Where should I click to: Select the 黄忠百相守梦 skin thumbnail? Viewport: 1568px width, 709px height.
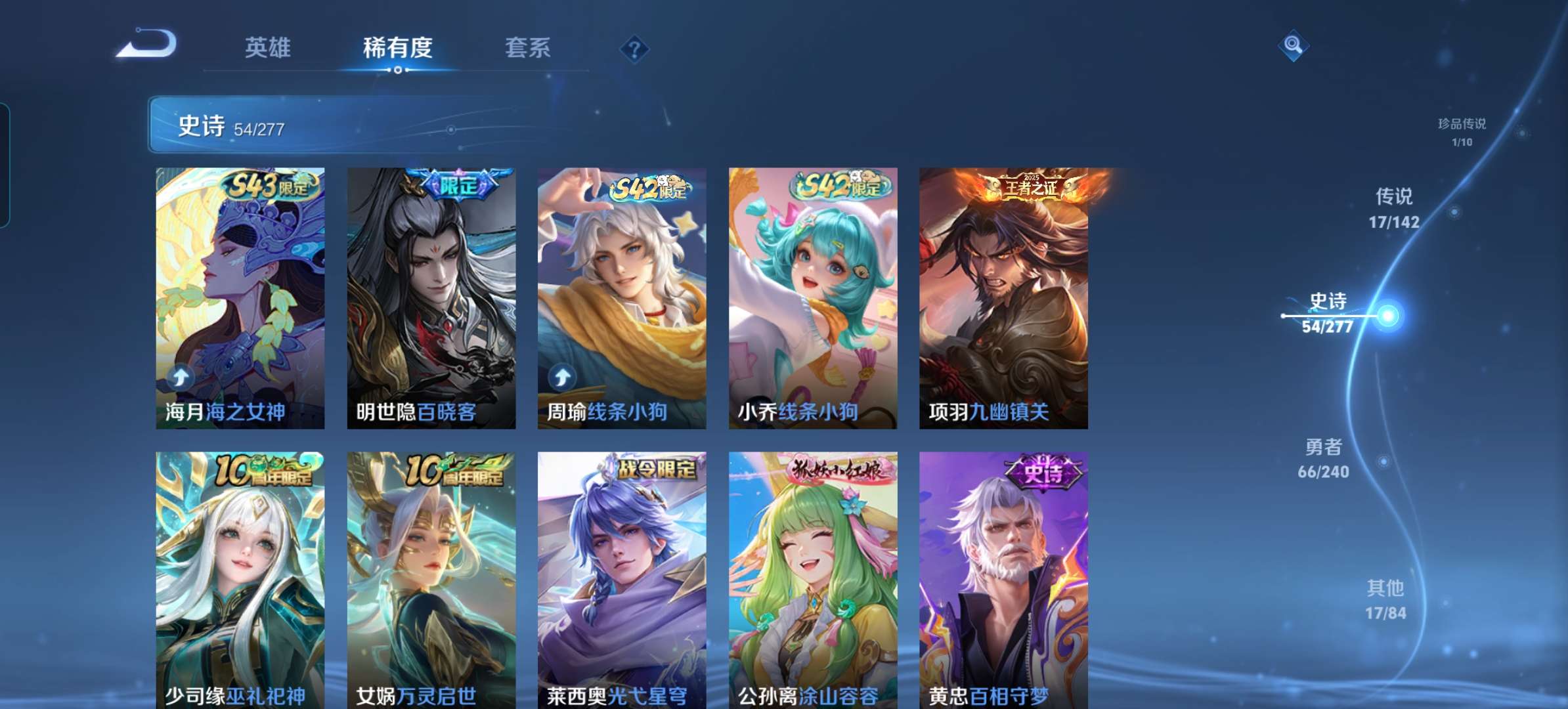coord(1003,584)
